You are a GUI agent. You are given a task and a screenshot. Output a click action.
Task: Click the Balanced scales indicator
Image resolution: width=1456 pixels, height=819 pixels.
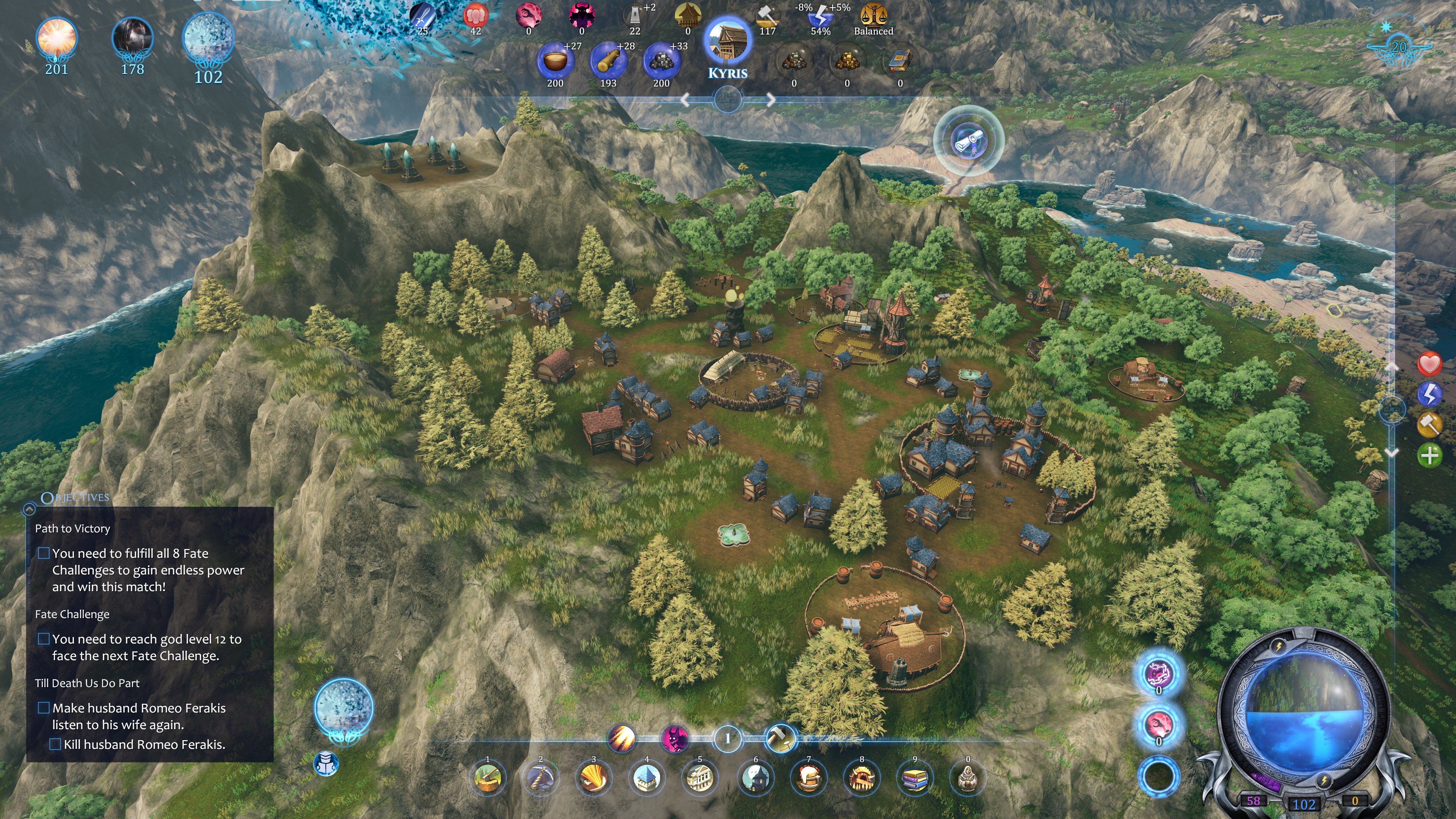873,19
